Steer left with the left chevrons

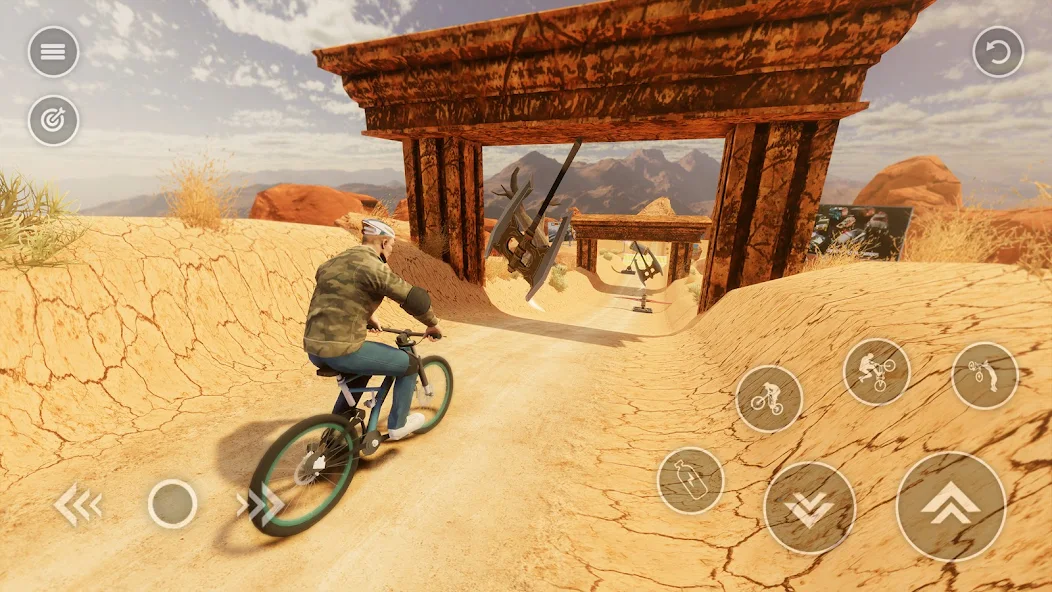click(x=77, y=505)
